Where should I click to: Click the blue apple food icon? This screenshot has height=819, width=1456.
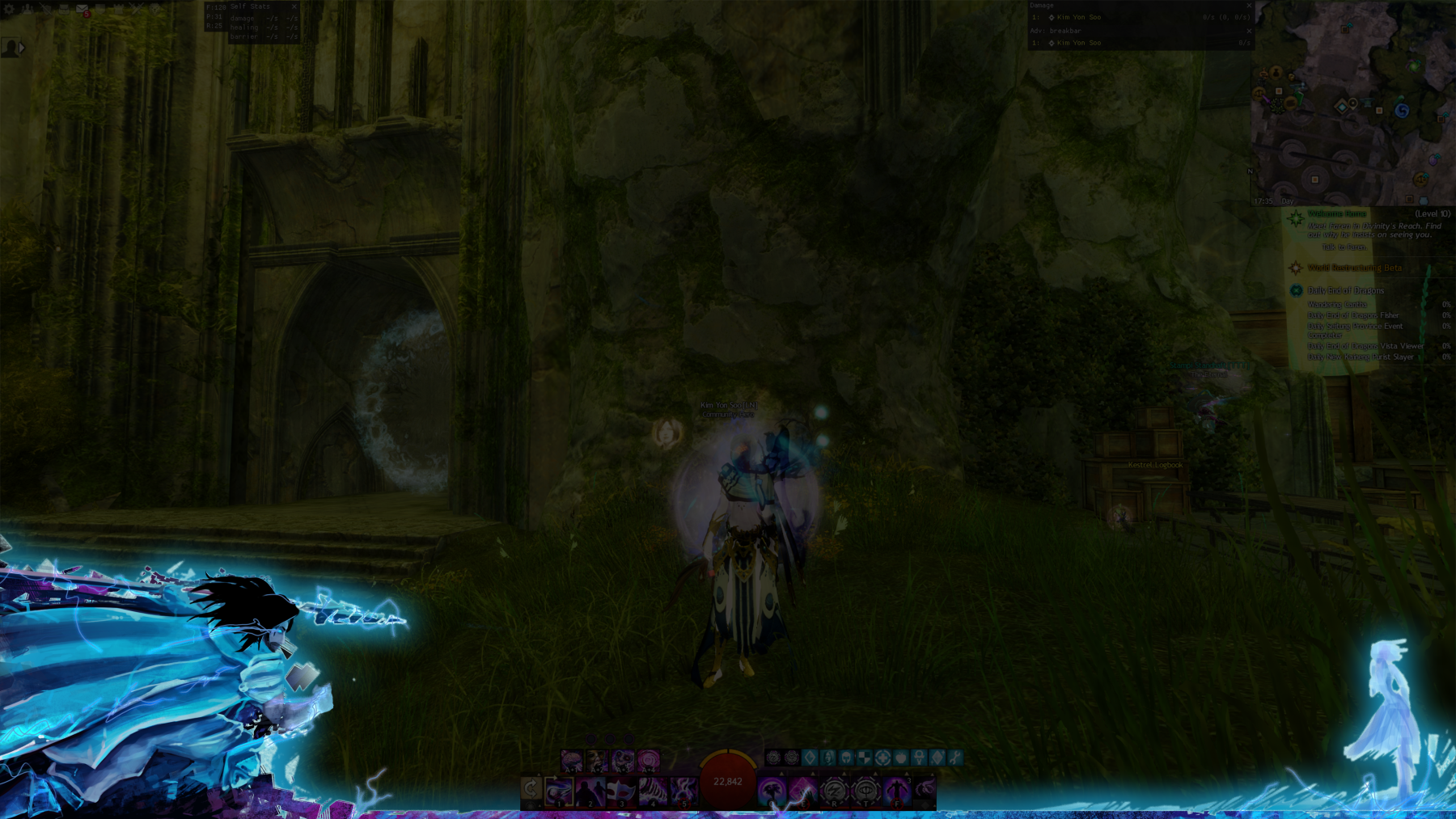click(901, 758)
